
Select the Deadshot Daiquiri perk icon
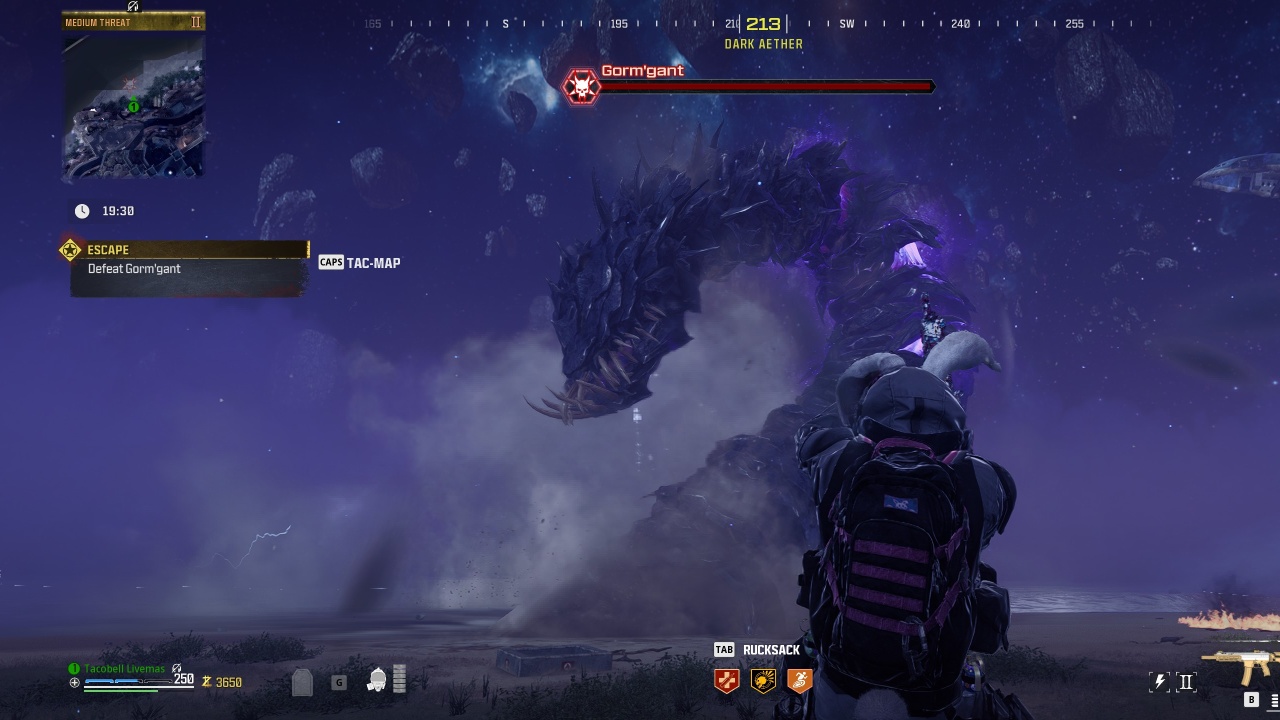point(763,681)
